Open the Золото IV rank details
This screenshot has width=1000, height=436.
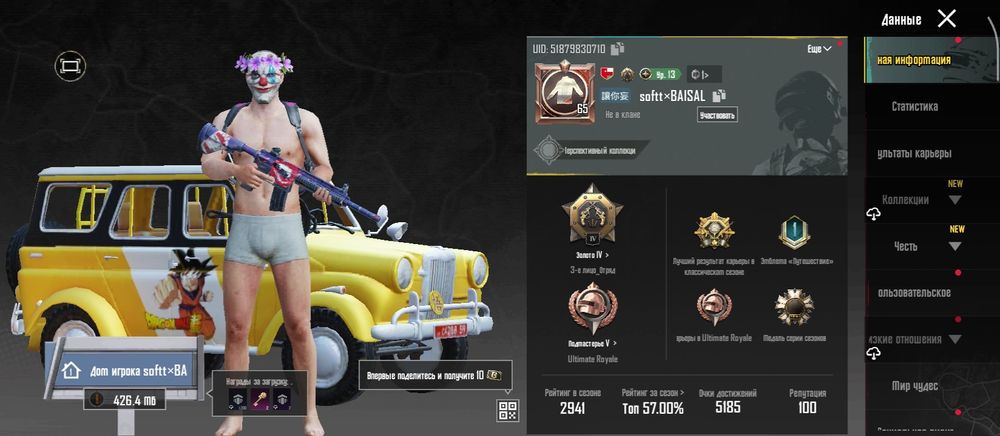592,256
